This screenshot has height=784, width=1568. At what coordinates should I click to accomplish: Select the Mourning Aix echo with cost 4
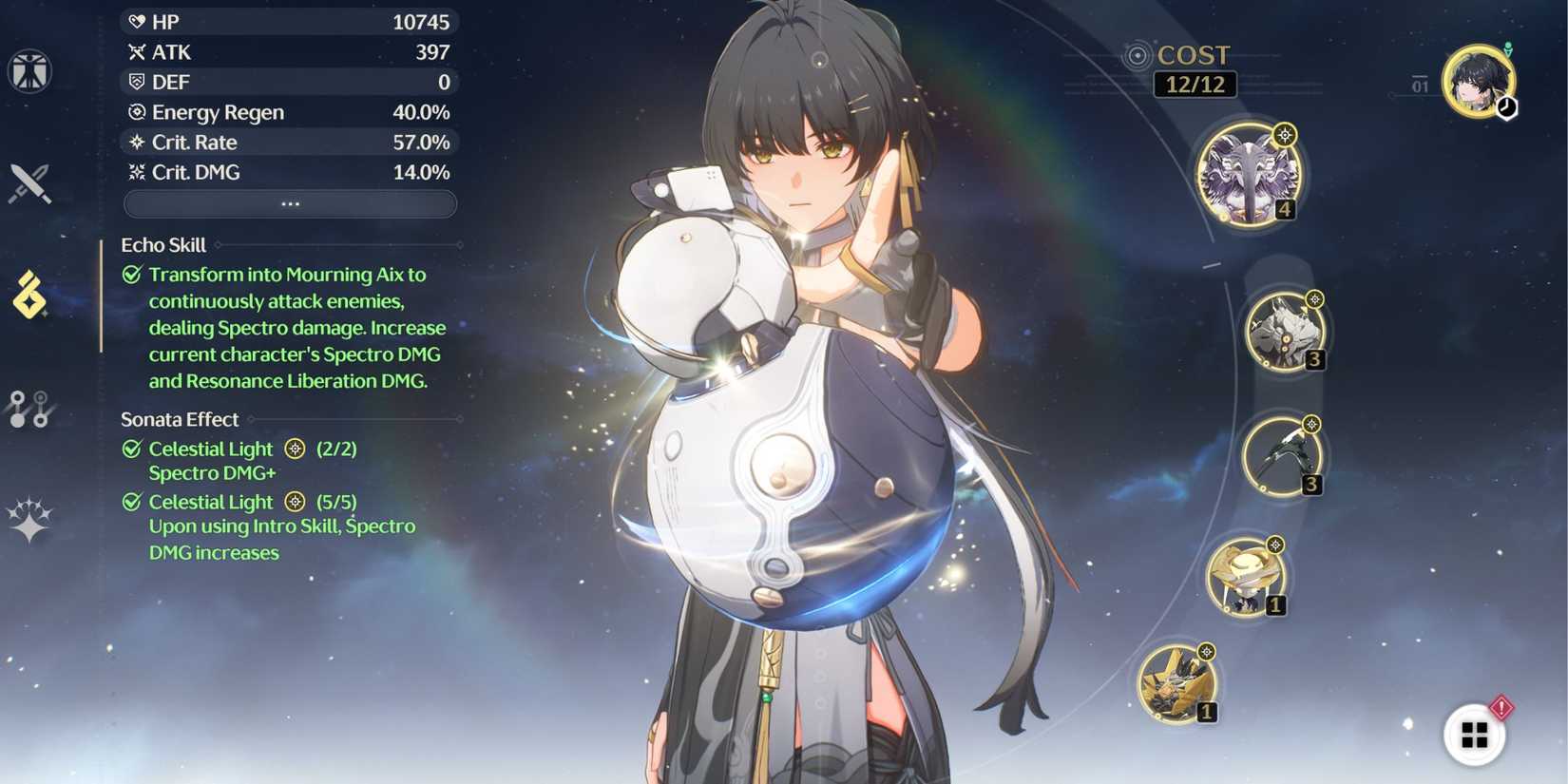(1247, 174)
